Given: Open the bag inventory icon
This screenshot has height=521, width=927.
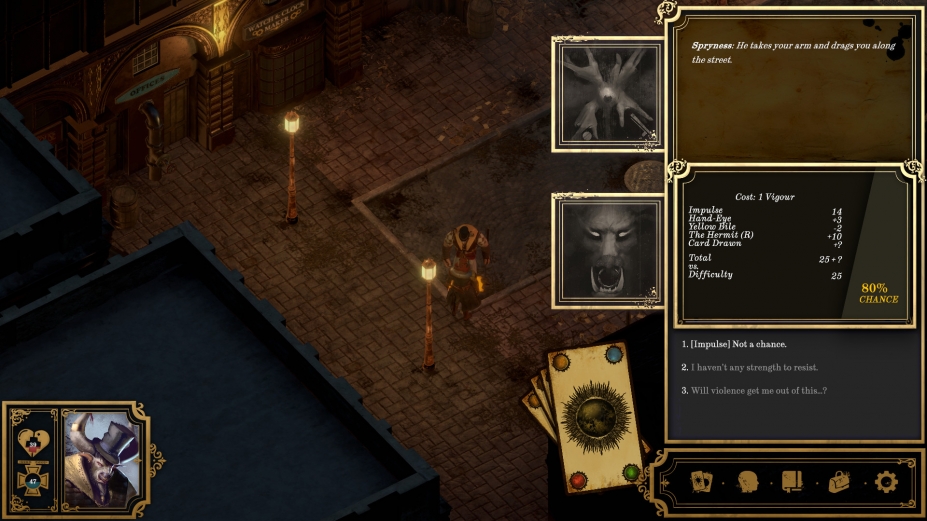Looking at the screenshot, I should pyautogui.click(x=839, y=482).
